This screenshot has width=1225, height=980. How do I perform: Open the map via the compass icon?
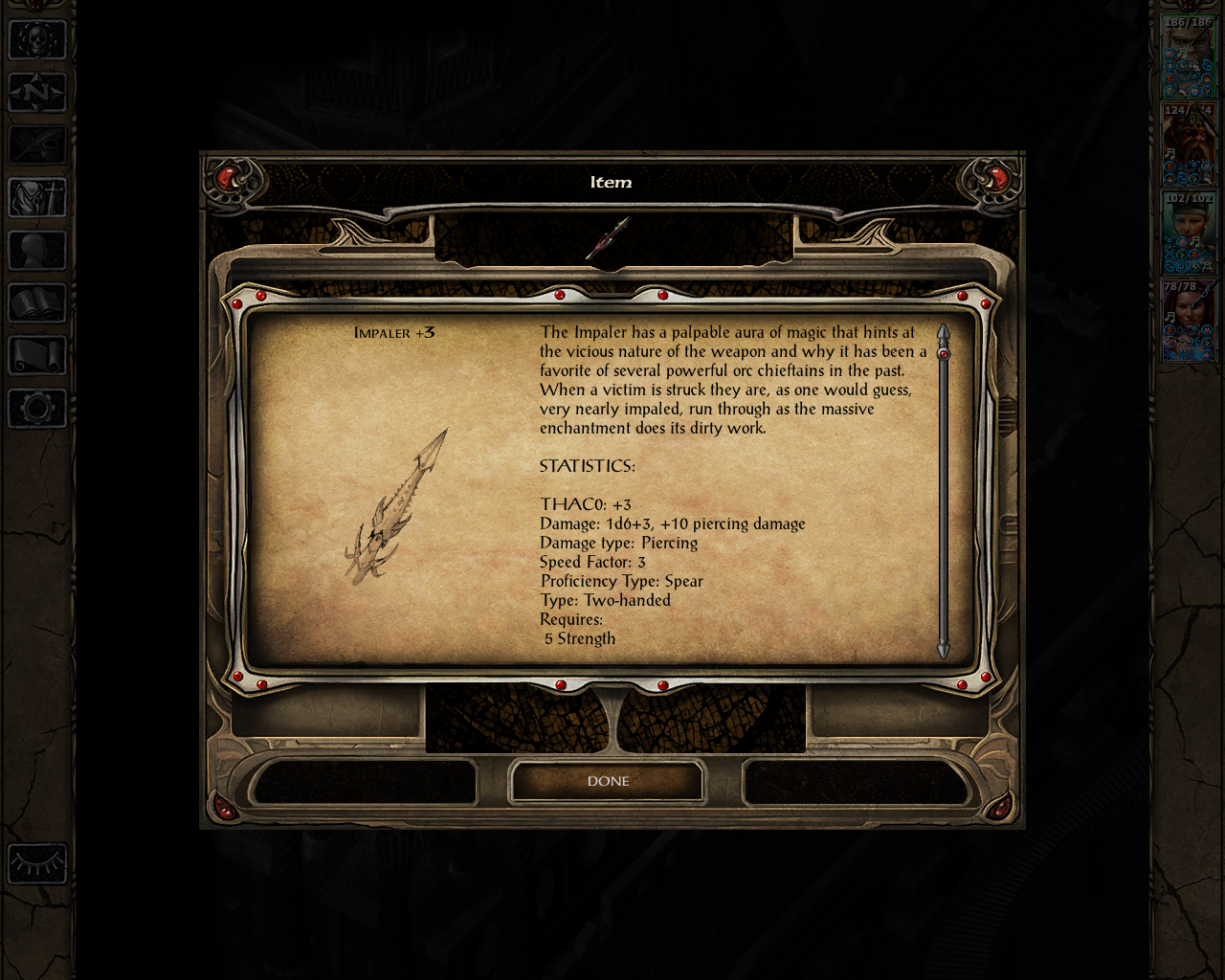click(36, 92)
